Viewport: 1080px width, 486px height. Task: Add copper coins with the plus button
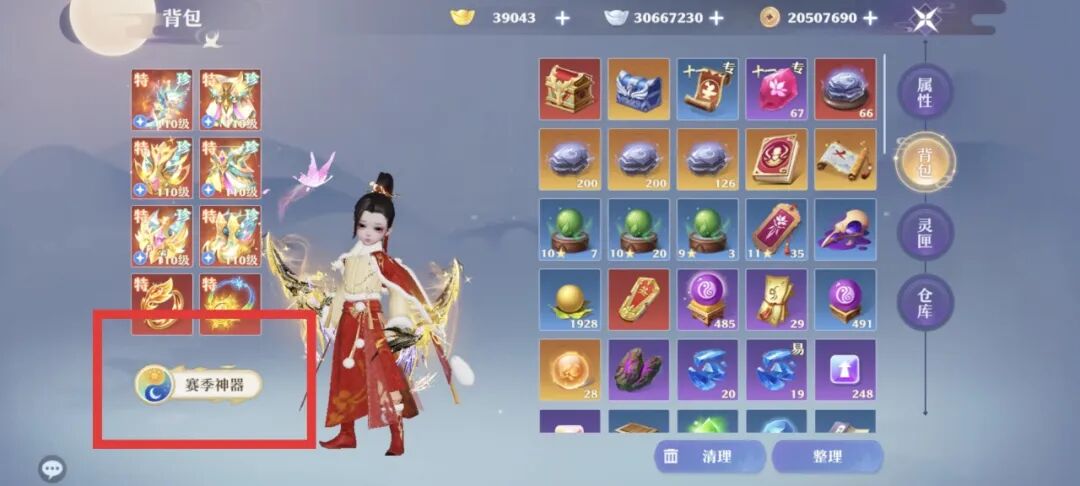(x=870, y=18)
